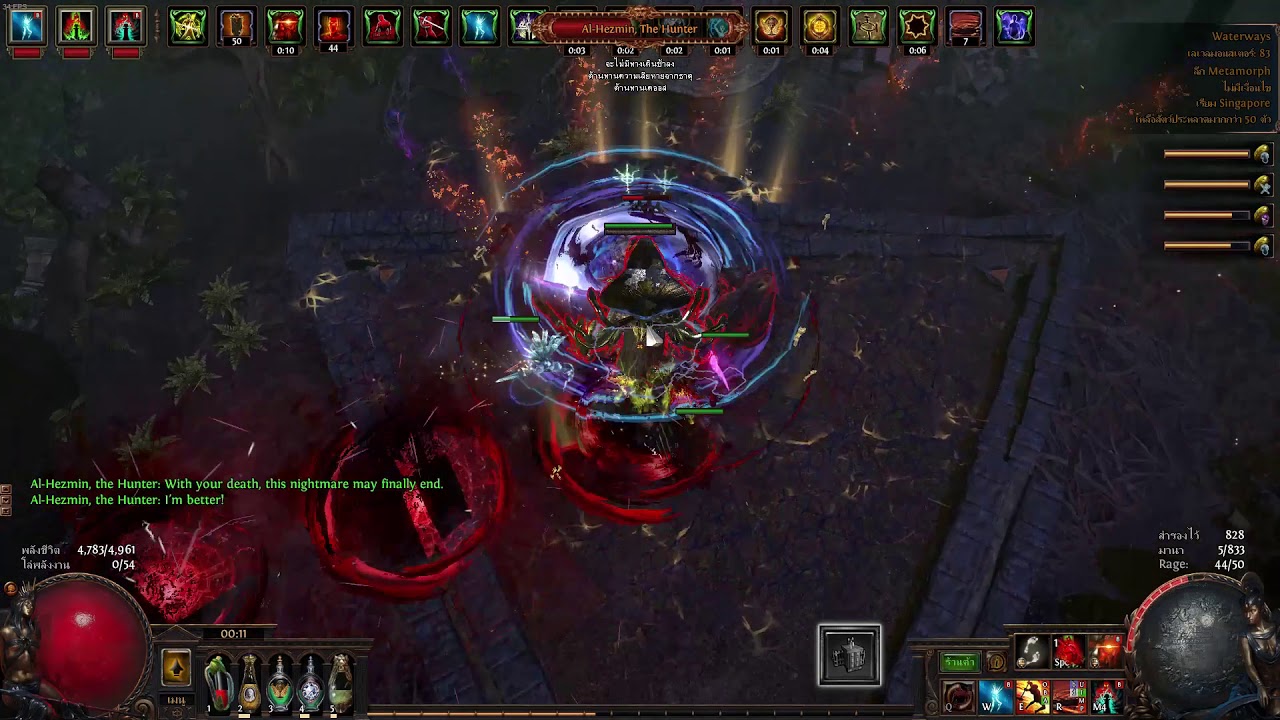Cast the blue lightning figure skill on W
1280x720 pixels.
pyautogui.click(x=995, y=696)
